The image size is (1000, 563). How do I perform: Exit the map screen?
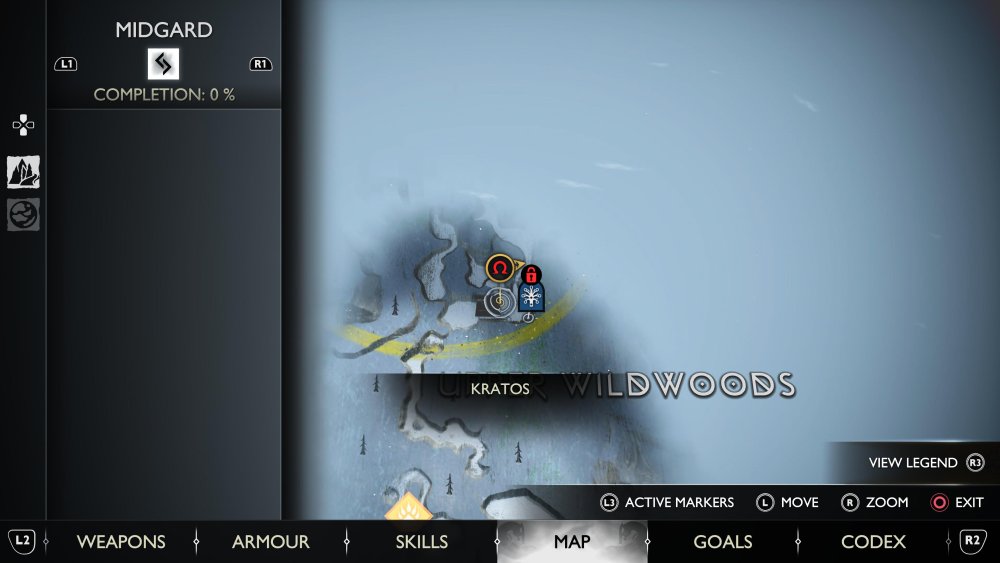coord(957,502)
